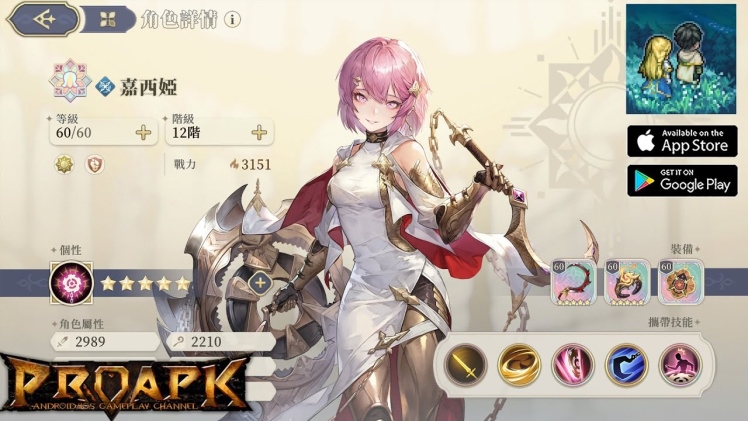Tap the plus button beside personality stars

click(260, 283)
